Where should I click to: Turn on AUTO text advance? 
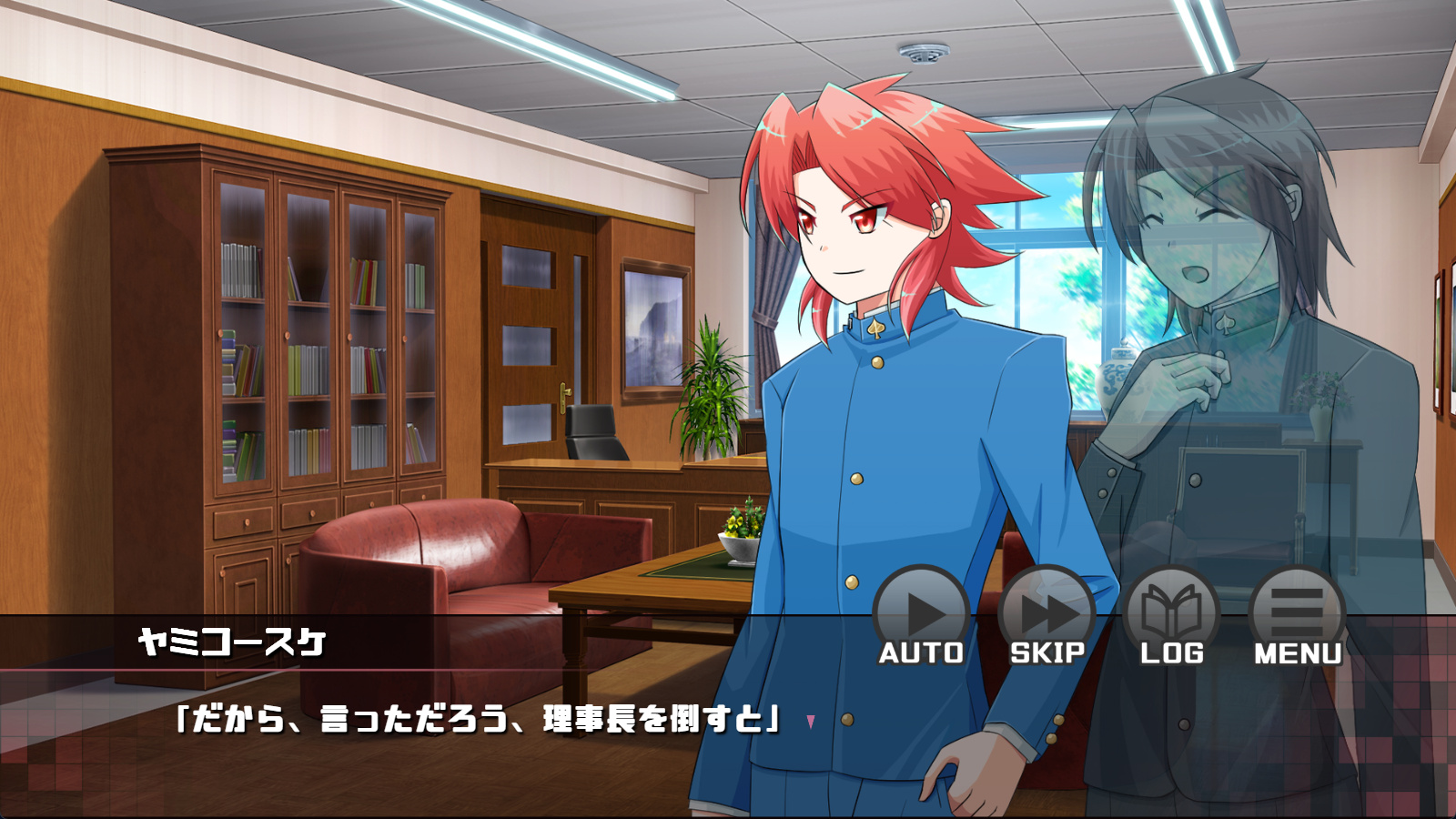pyautogui.click(x=921, y=616)
